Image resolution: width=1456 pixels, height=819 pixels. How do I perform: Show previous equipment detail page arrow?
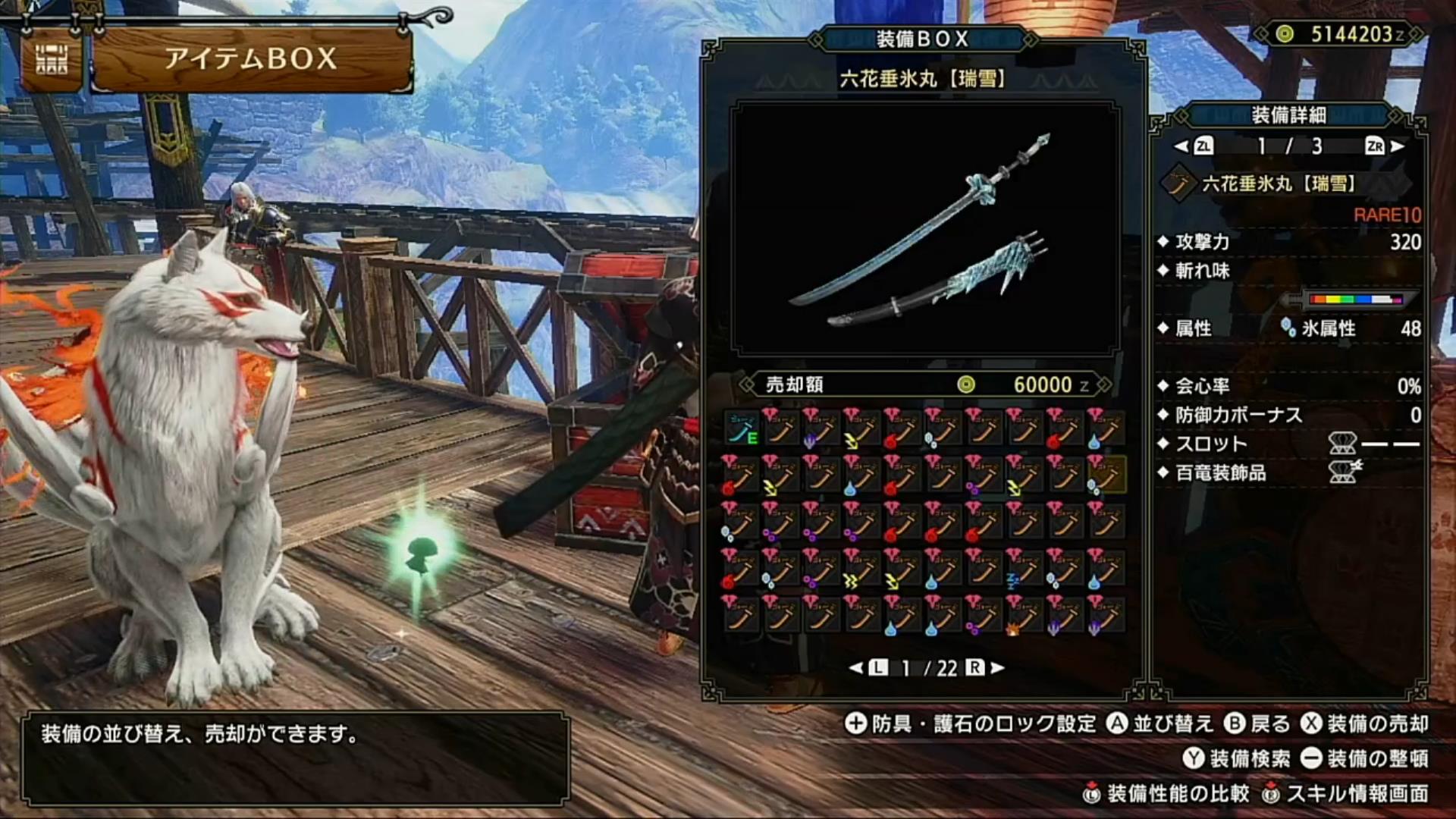pyautogui.click(x=1181, y=146)
